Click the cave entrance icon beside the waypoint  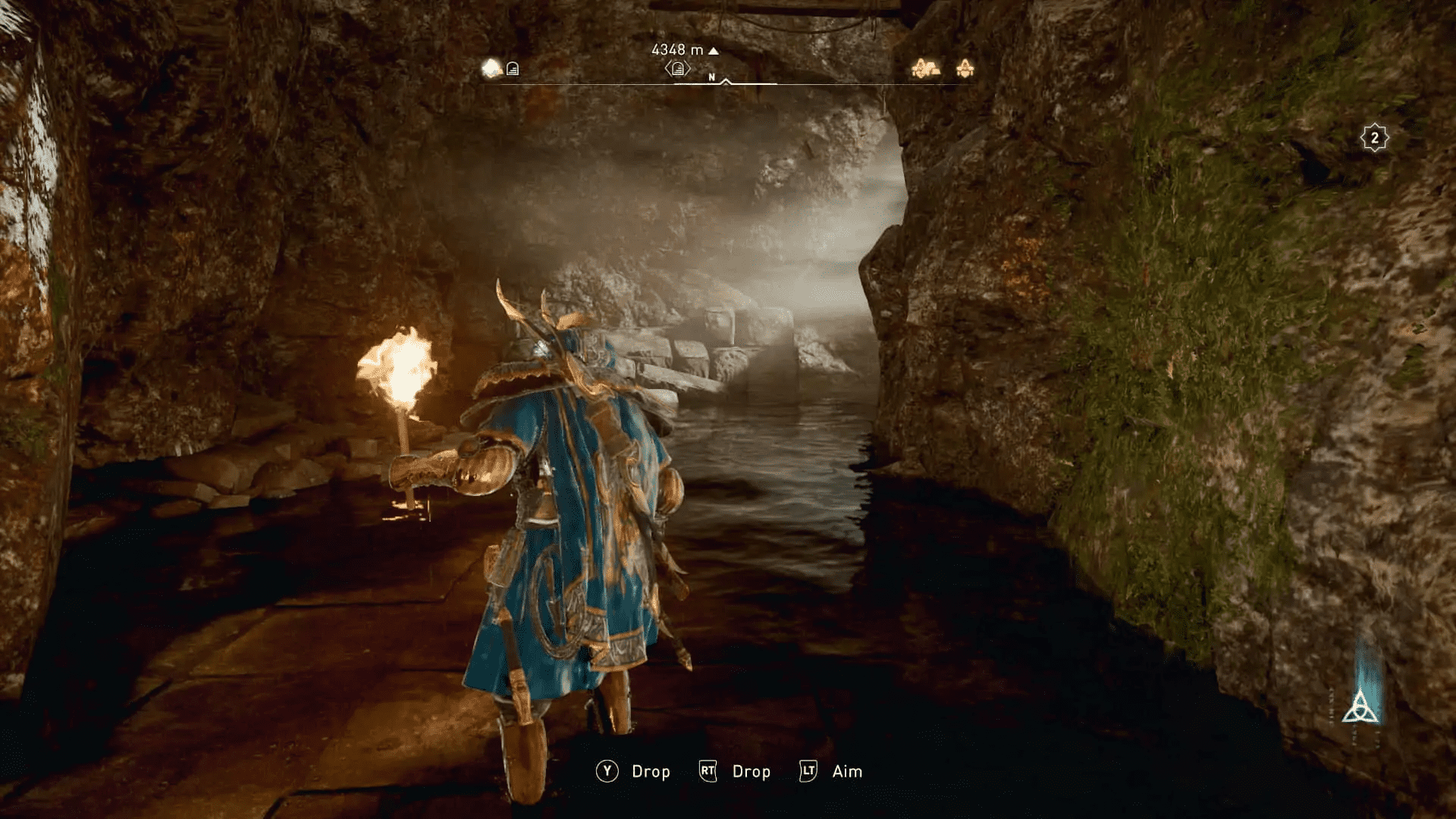point(512,69)
